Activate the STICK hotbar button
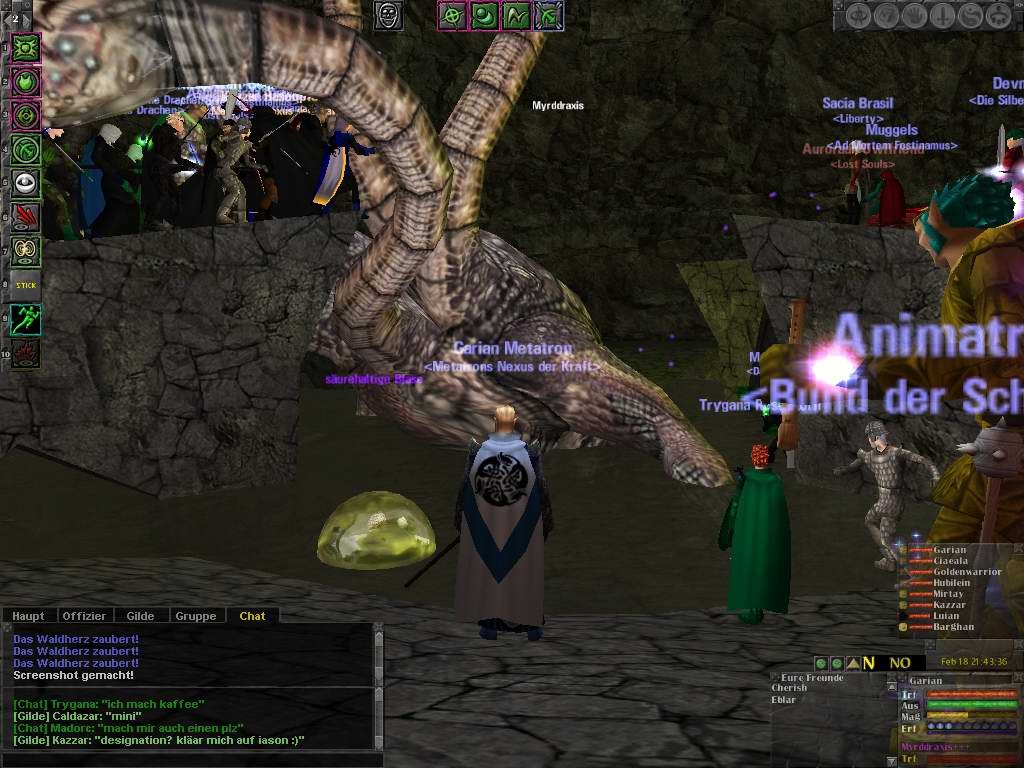The width and height of the screenshot is (1024, 768). pyautogui.click(x=26, y=285)
